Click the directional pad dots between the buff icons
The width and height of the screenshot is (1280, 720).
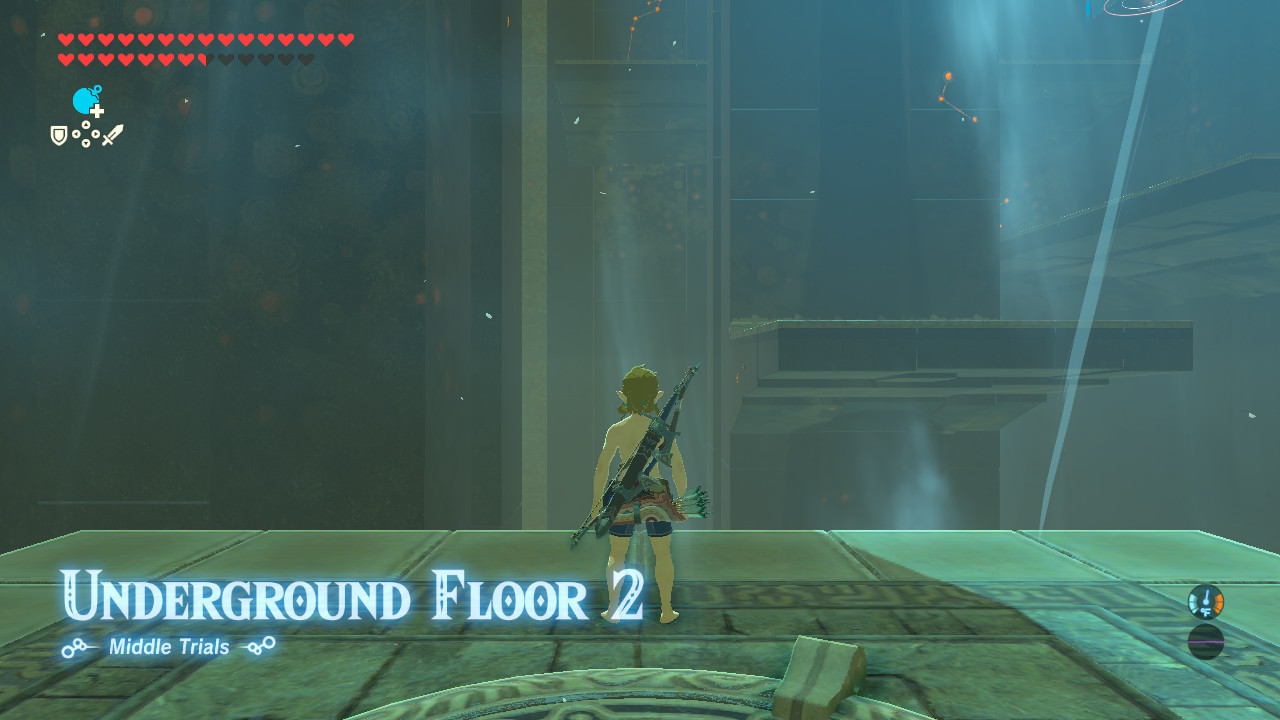click(86, 133)
